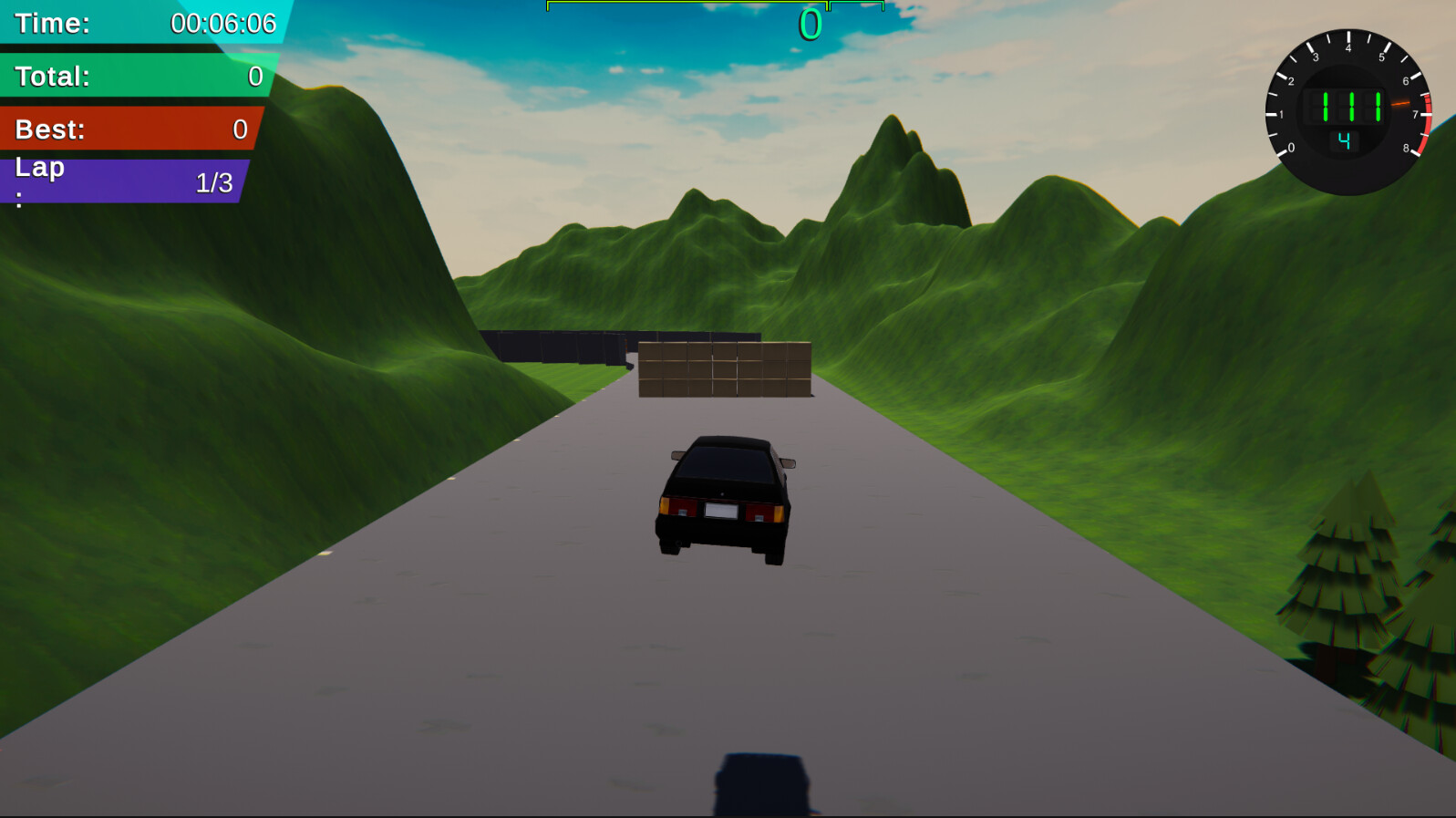Expand the speed bar at top center
Image resolution: width=1456 pixels, height=818 pixels.
[x=716, y=7]
